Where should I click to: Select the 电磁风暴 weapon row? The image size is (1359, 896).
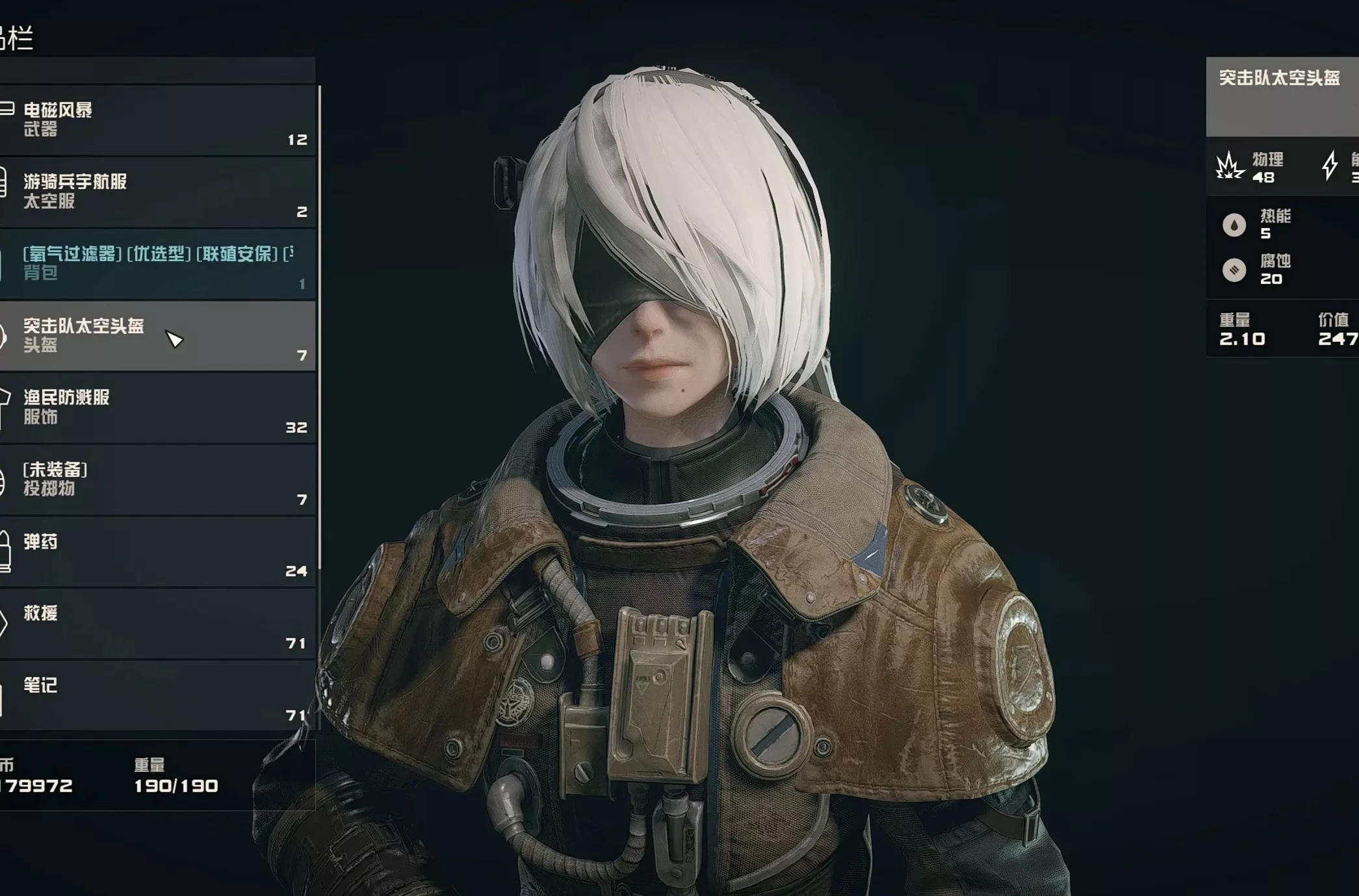[156, 120]
